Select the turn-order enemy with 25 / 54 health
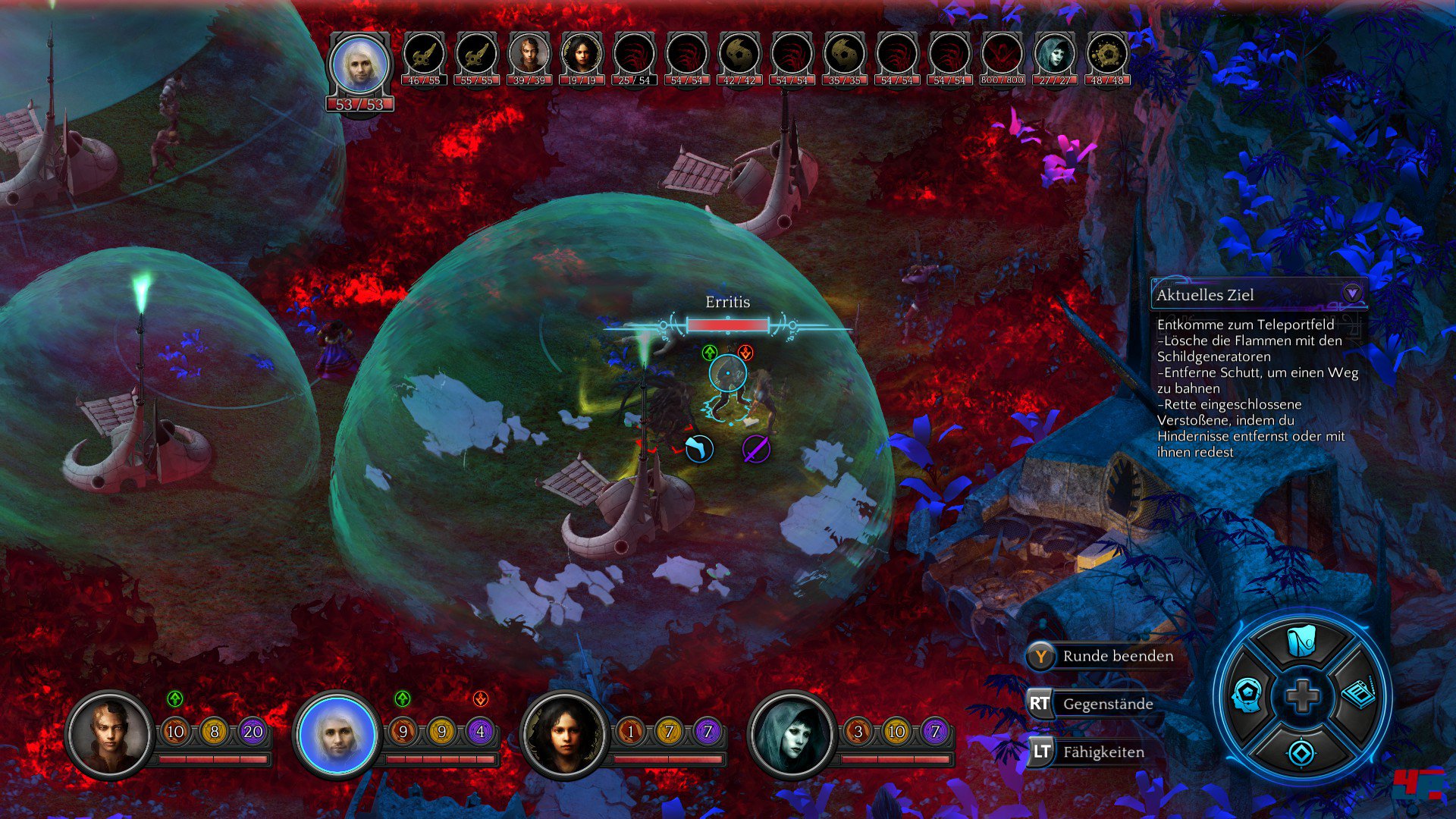The width and height of the screenshot is (1456, 819). pyautogui.click(x=634, y=56)
